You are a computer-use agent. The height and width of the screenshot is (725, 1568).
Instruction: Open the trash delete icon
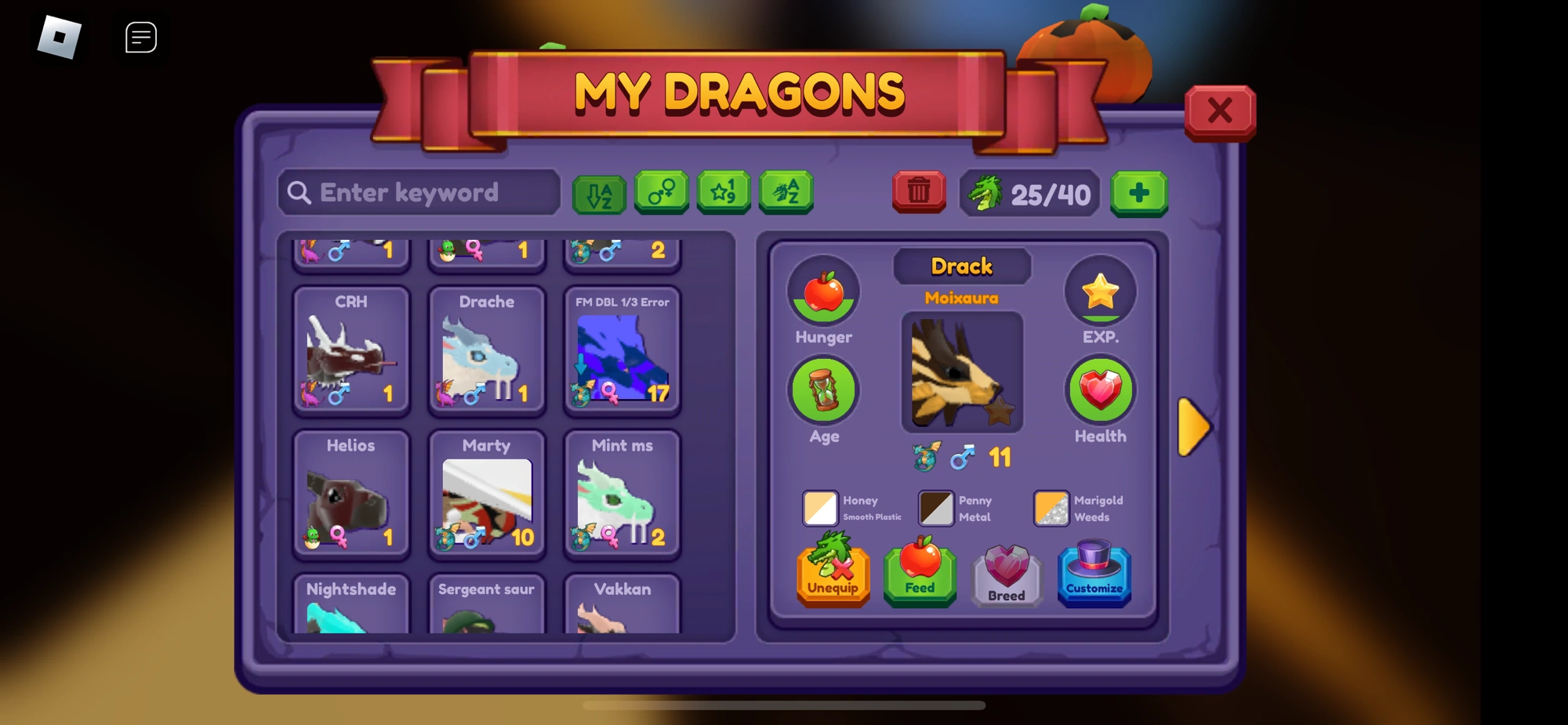(919, 192)
